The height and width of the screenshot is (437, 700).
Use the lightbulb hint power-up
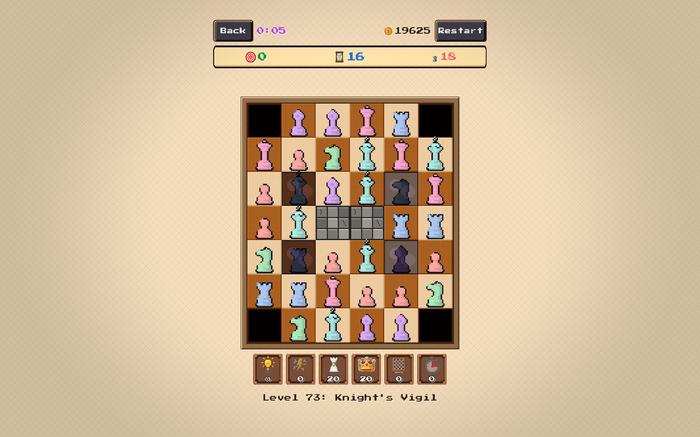coord(268,369)
